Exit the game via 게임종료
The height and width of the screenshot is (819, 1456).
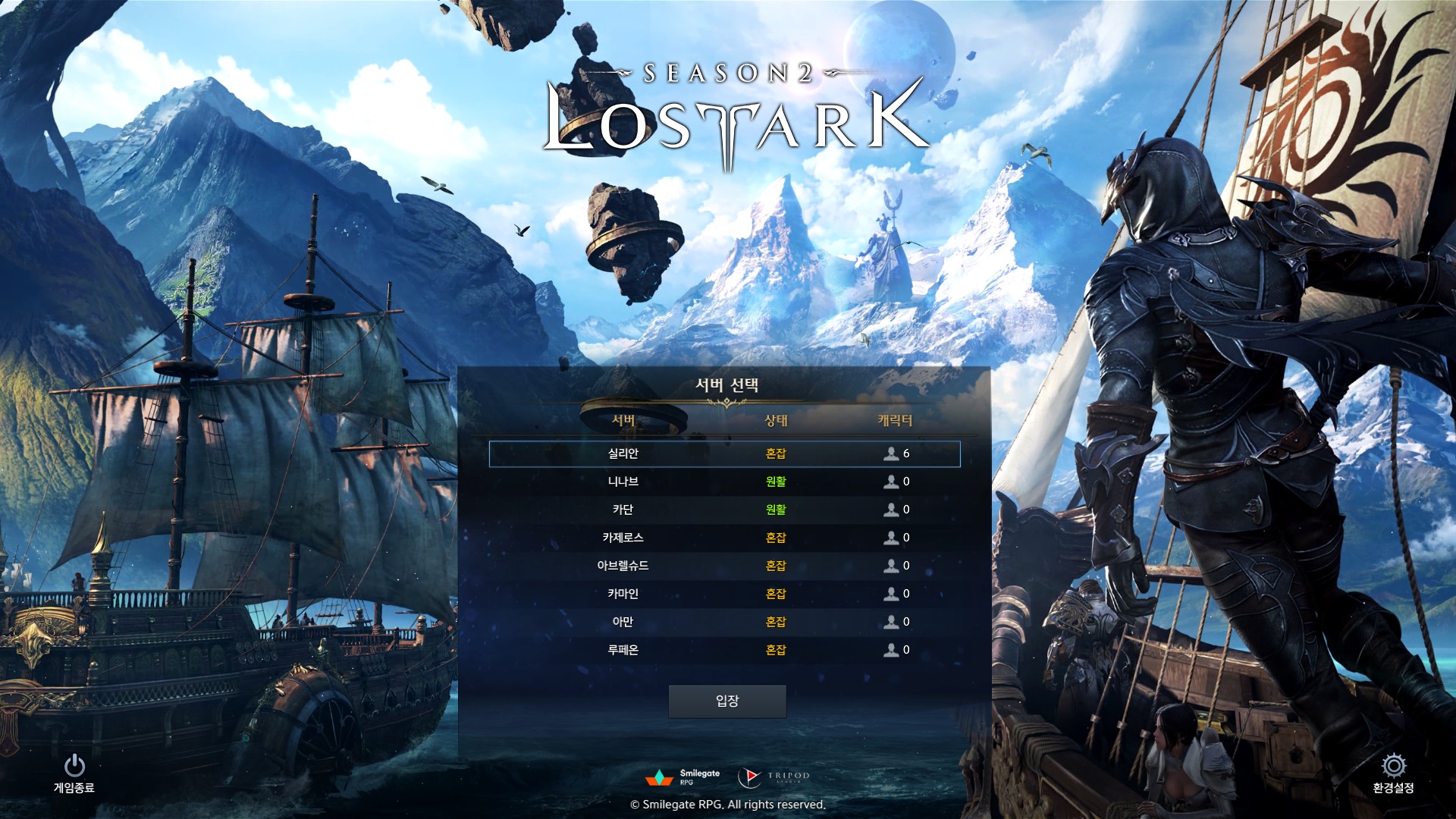coord(74,773)
